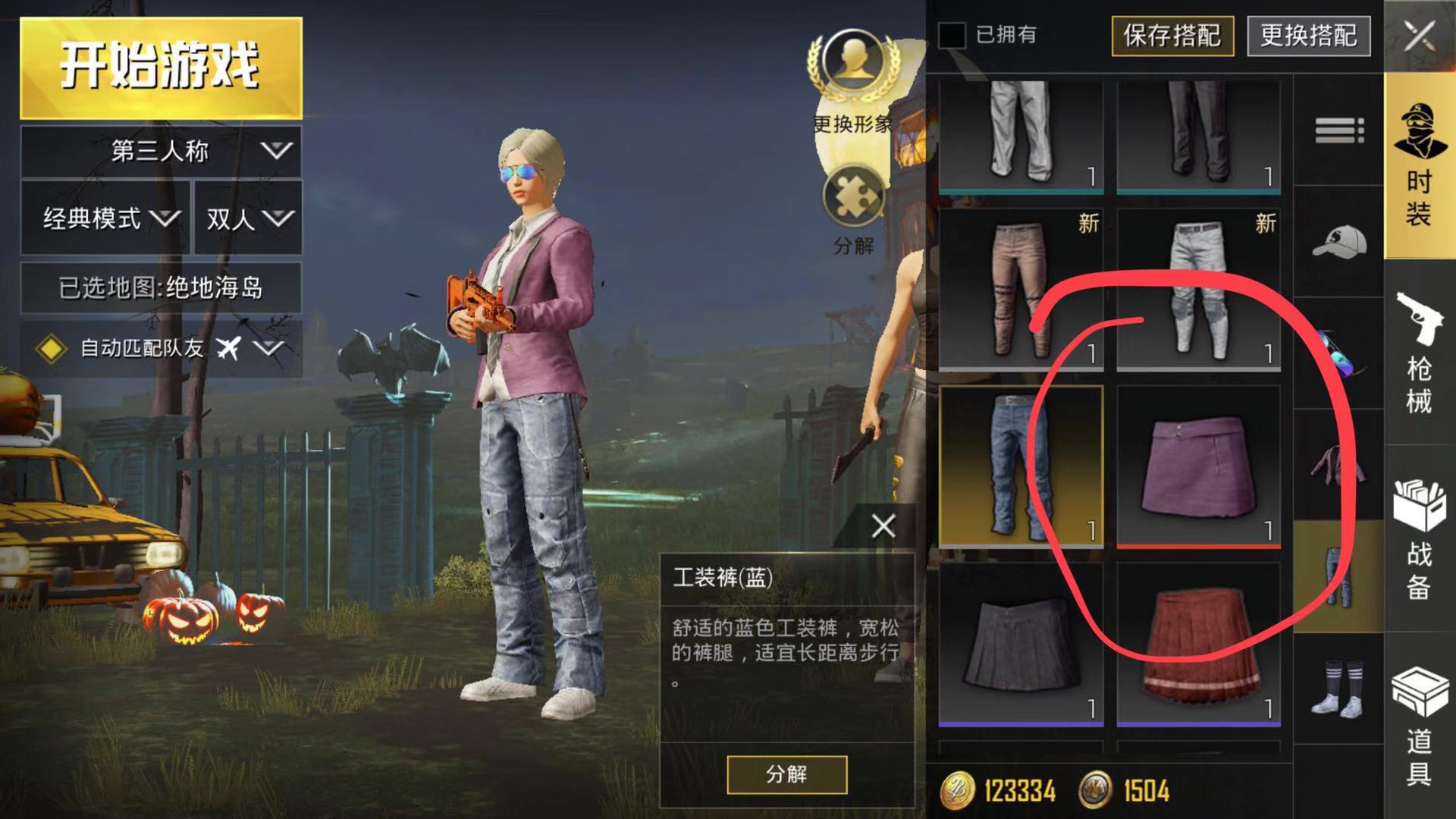Close the 工装裤(蓝) description popup
Viewport: 1456px width, 819px height.
tap(883, 526)
